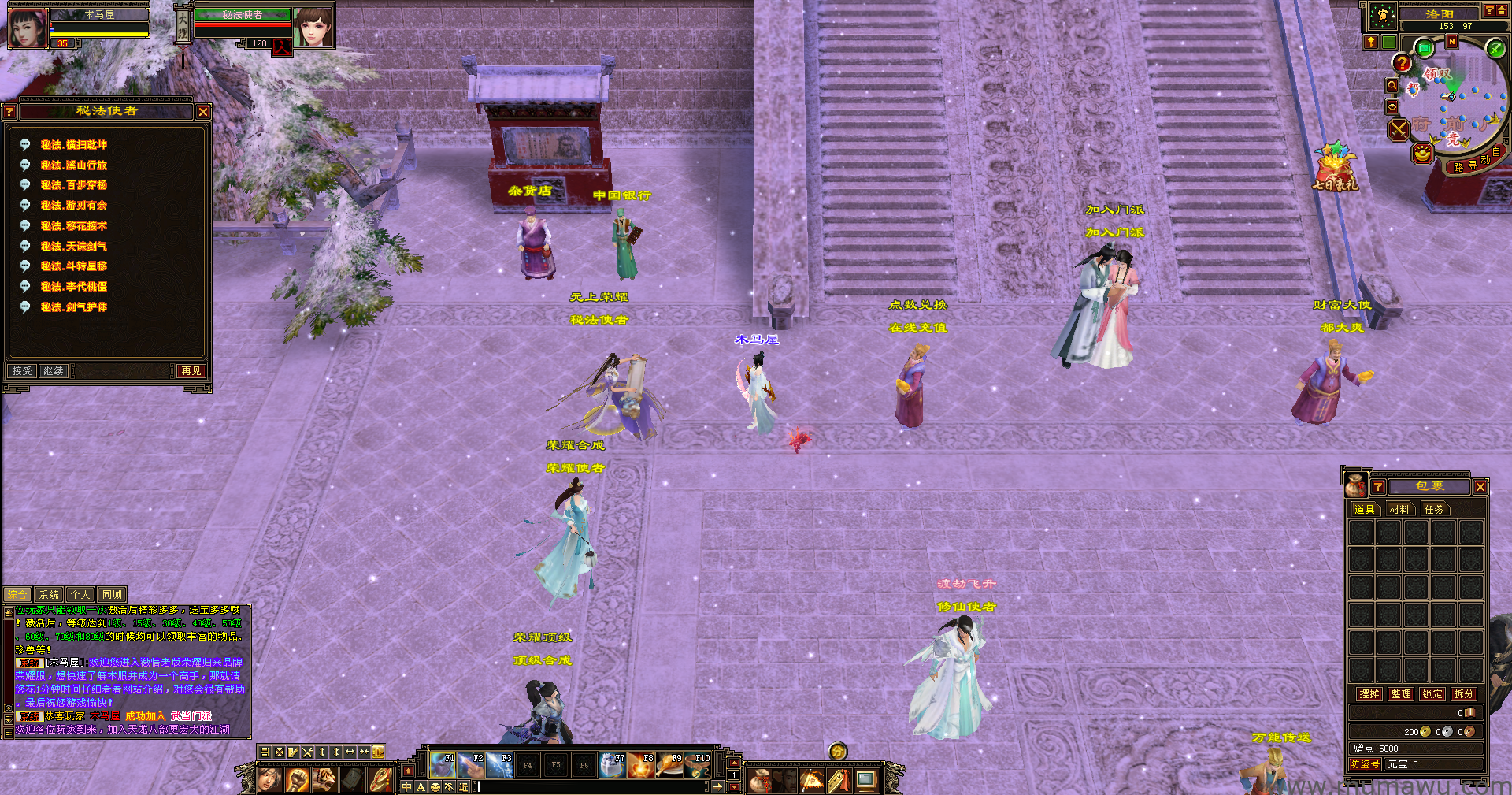Switch chat to the 系统 tab
The image size is (1512, 795).
point(49,595)
